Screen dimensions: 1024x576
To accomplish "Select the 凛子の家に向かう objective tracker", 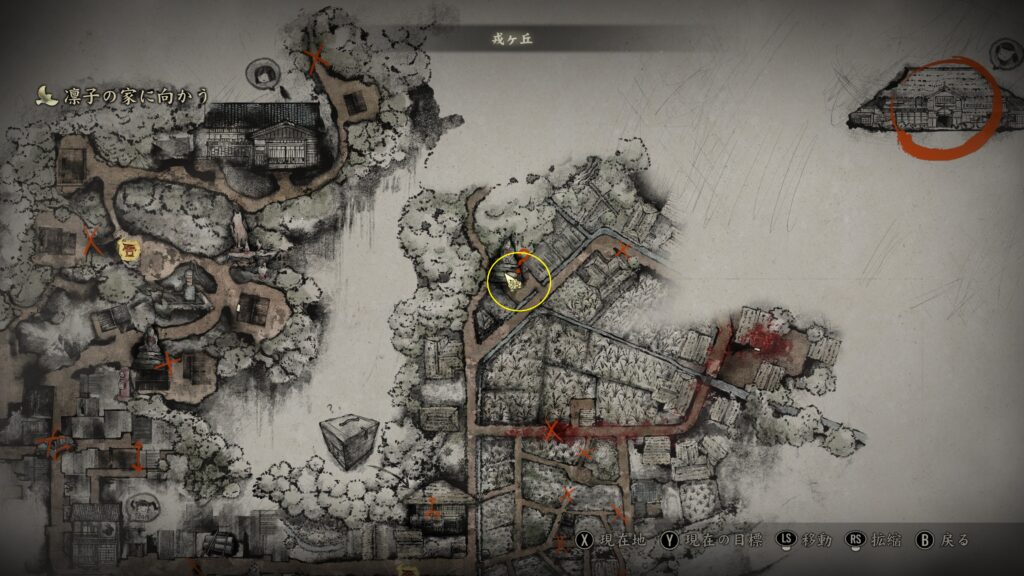I will coord(124,96).
